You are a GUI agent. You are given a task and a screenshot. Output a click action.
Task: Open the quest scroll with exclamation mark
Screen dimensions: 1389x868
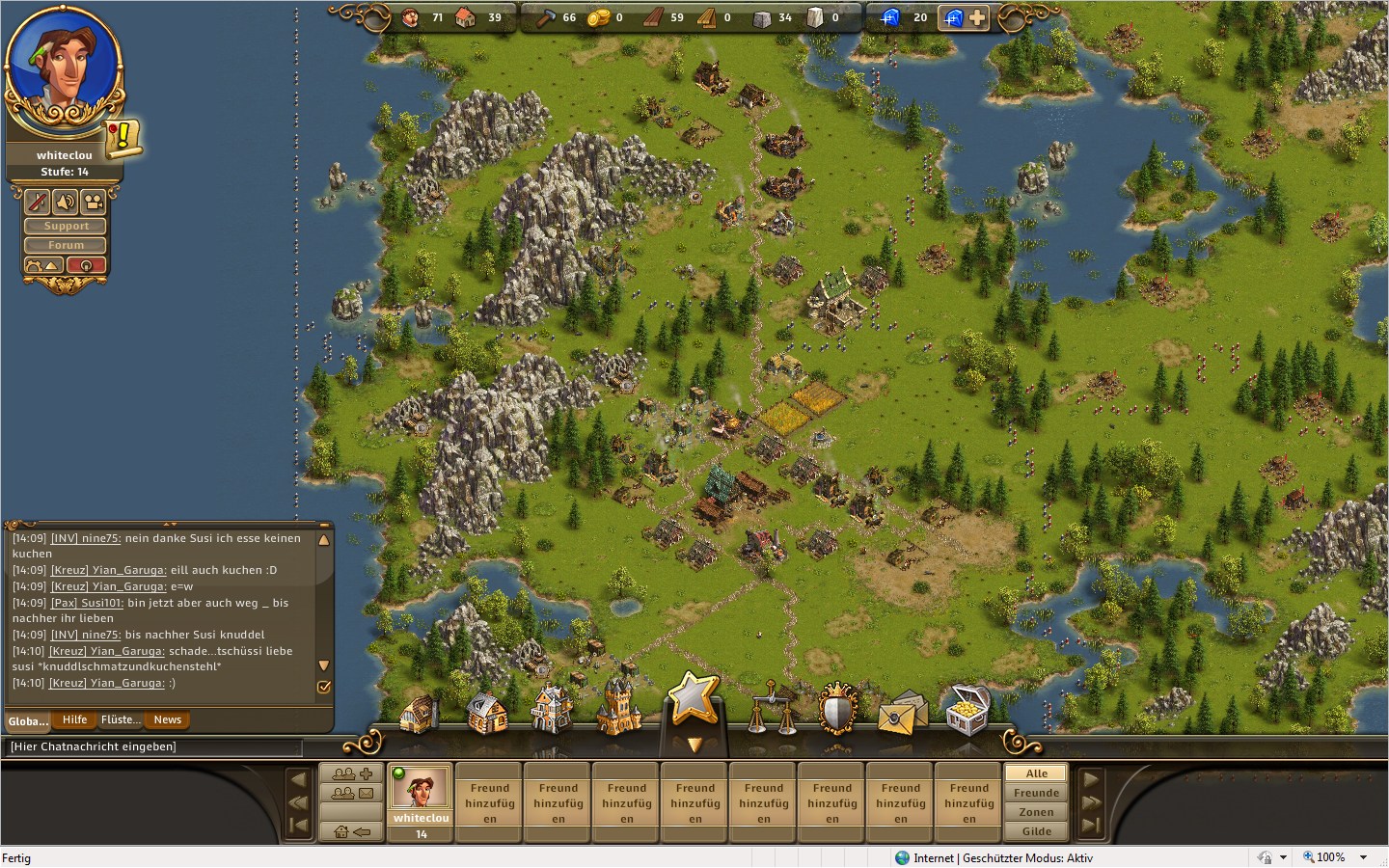point(123,137)
